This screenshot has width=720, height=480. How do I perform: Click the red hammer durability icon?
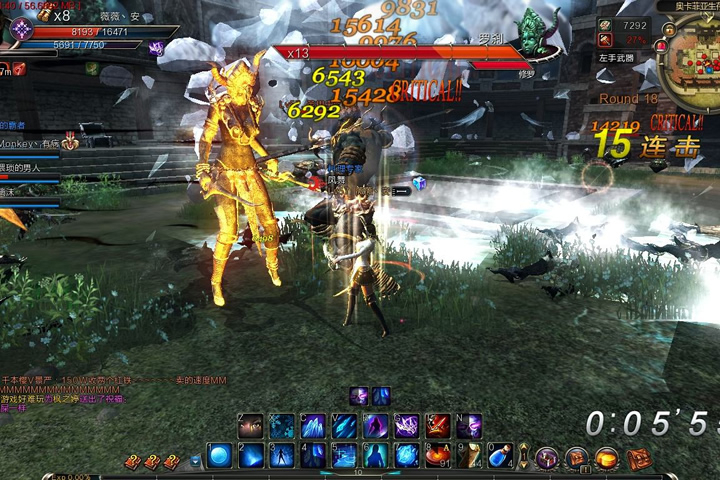pos(605,40)
